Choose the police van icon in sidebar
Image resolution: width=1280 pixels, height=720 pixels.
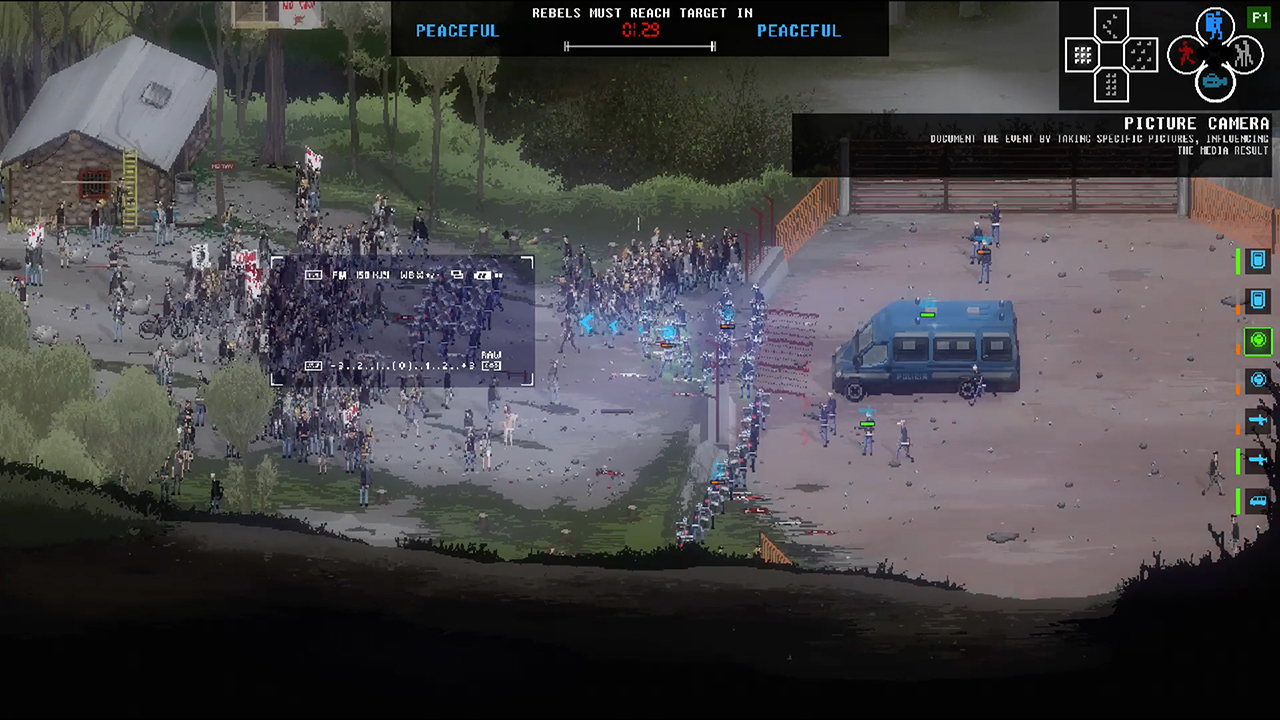(x=1258, y=500)
